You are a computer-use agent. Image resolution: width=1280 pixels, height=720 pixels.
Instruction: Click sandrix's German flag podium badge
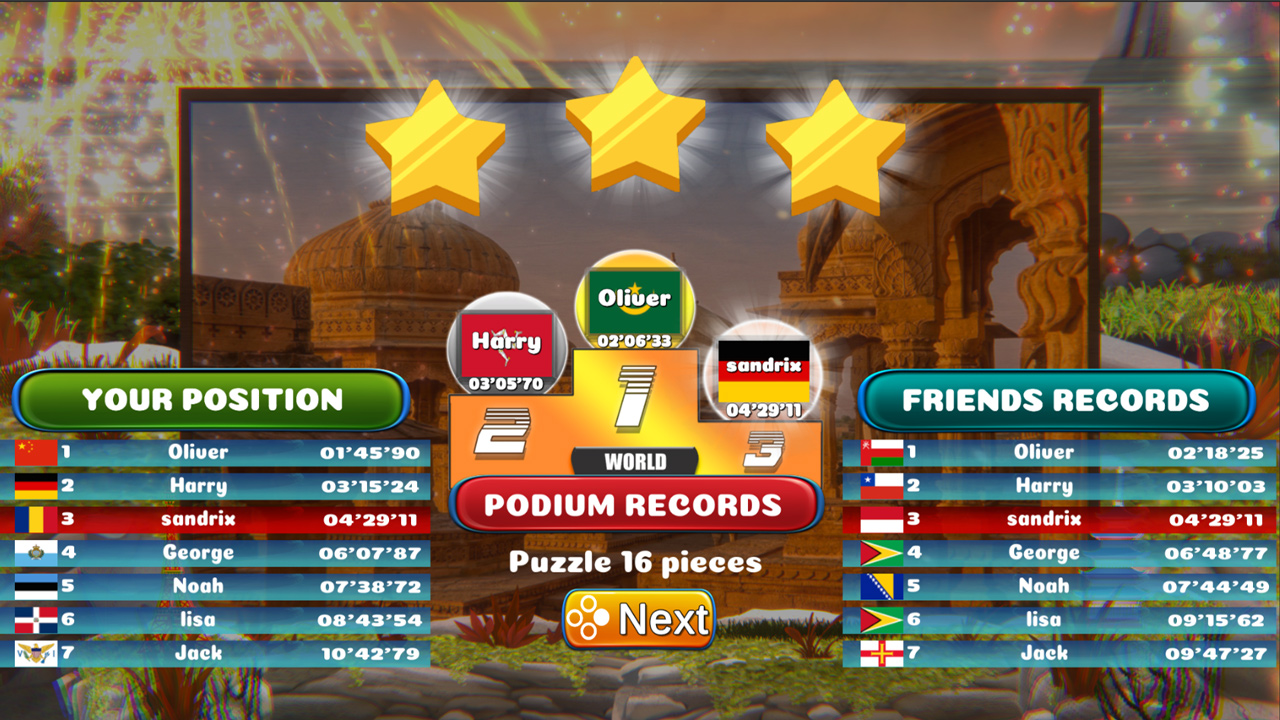[765, 370]
